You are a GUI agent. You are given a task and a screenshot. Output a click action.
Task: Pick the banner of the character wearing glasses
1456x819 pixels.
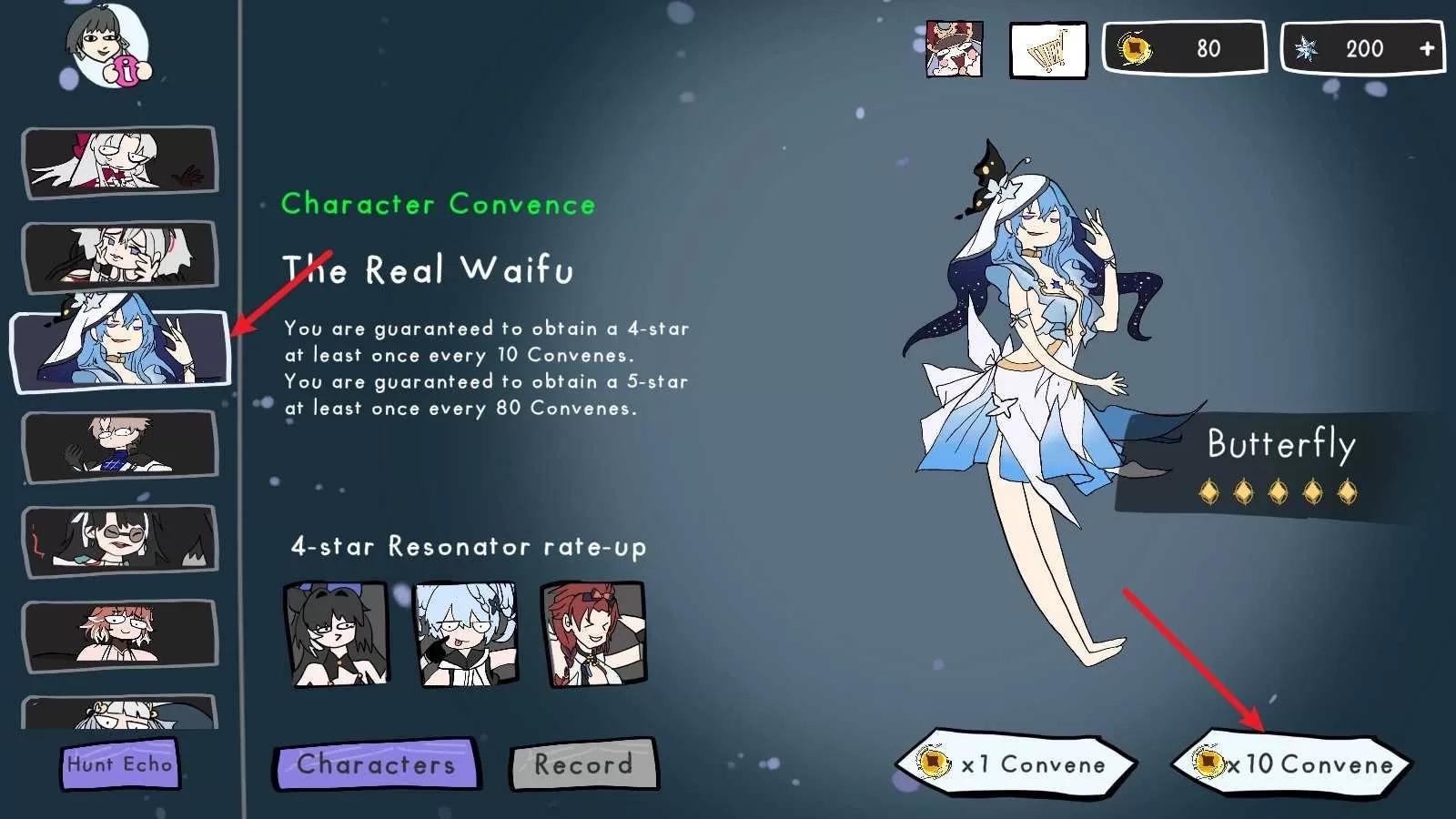(120, 541)
